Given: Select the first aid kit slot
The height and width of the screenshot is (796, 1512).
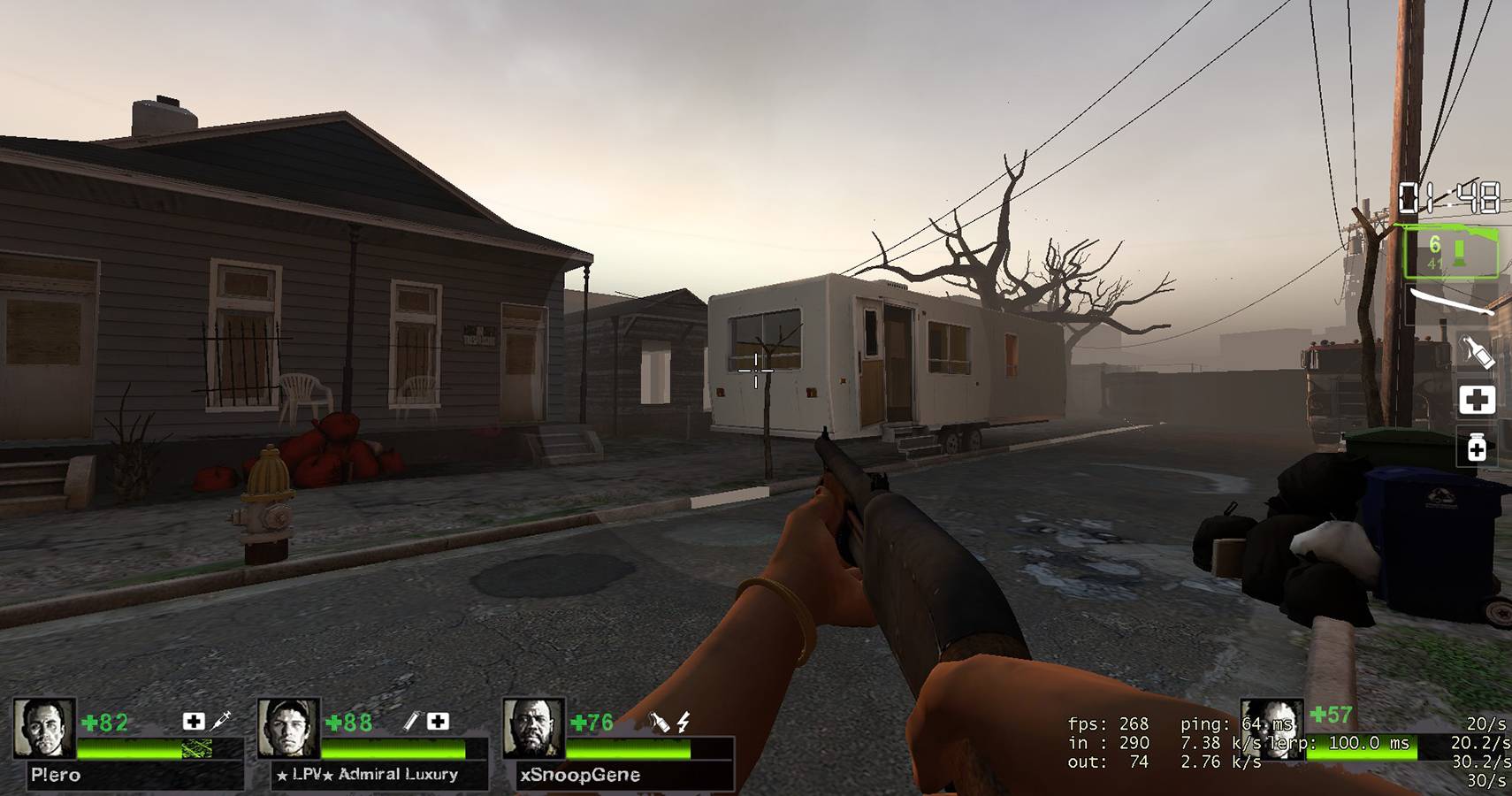Looking at the screenshot, I should pyautogui.click(x=1478, y=401).
